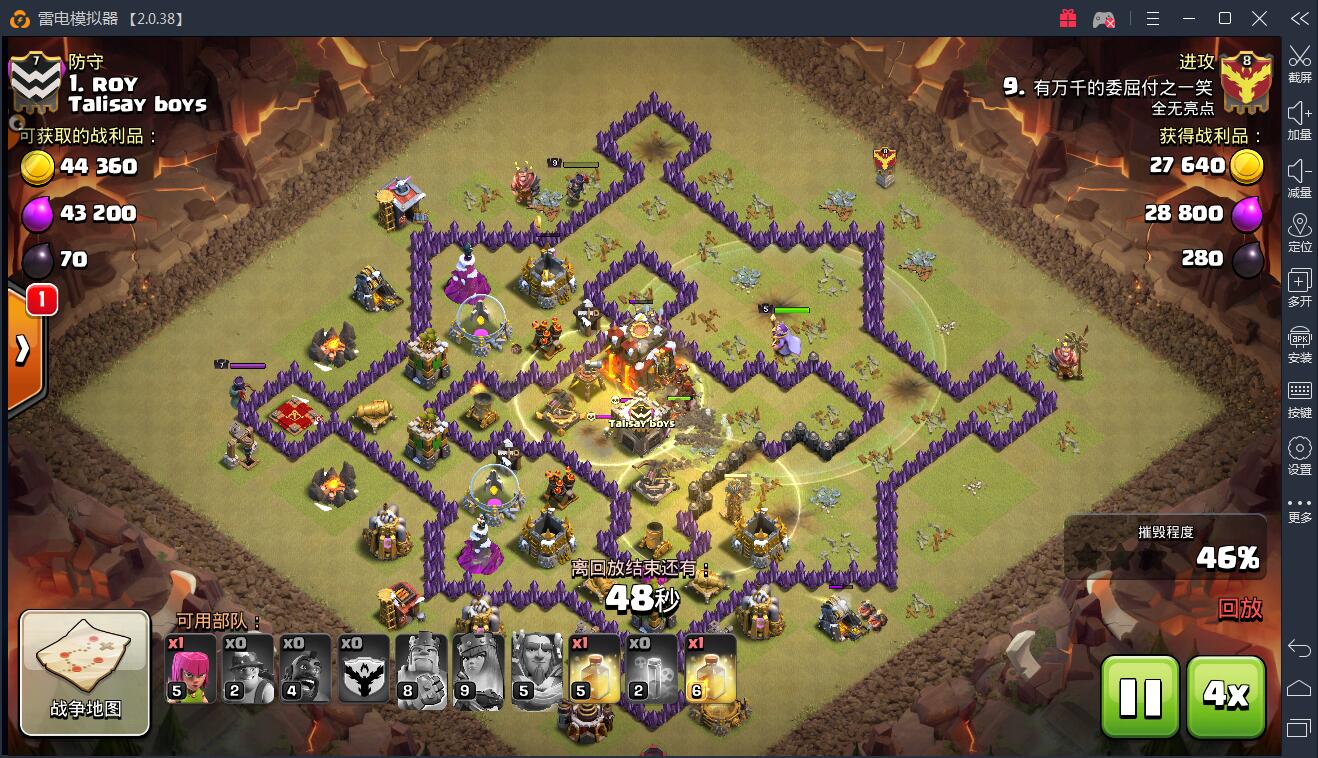Screen dimensions: 1318x758
Task: Select the Grand Warden hero slot
Action: click(x=537, y=669)
